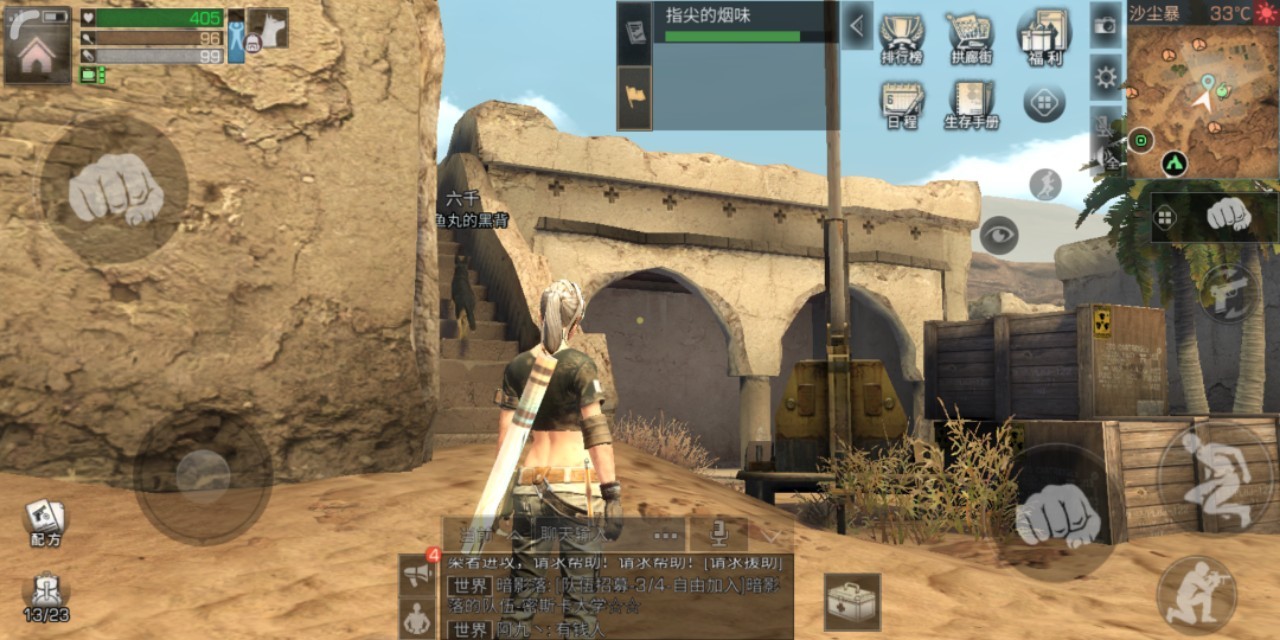Open the 拱廊街 shop
The image size is (1280, 640).
(x=970, y=38)
